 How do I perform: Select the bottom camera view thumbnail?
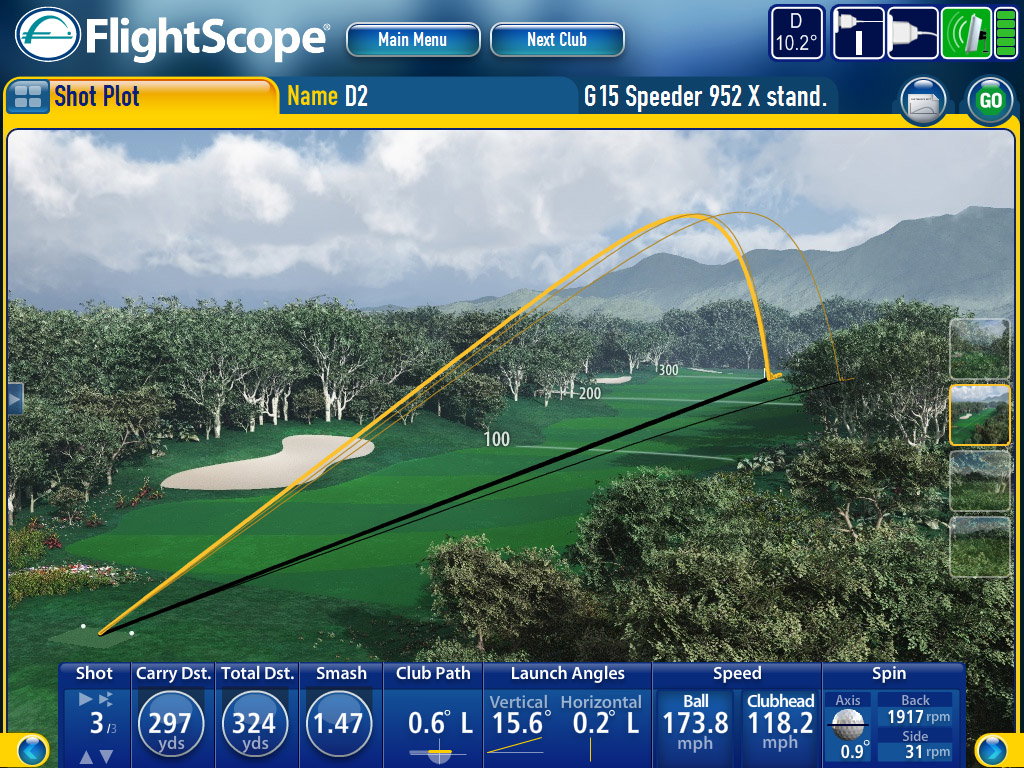point(979,546)
